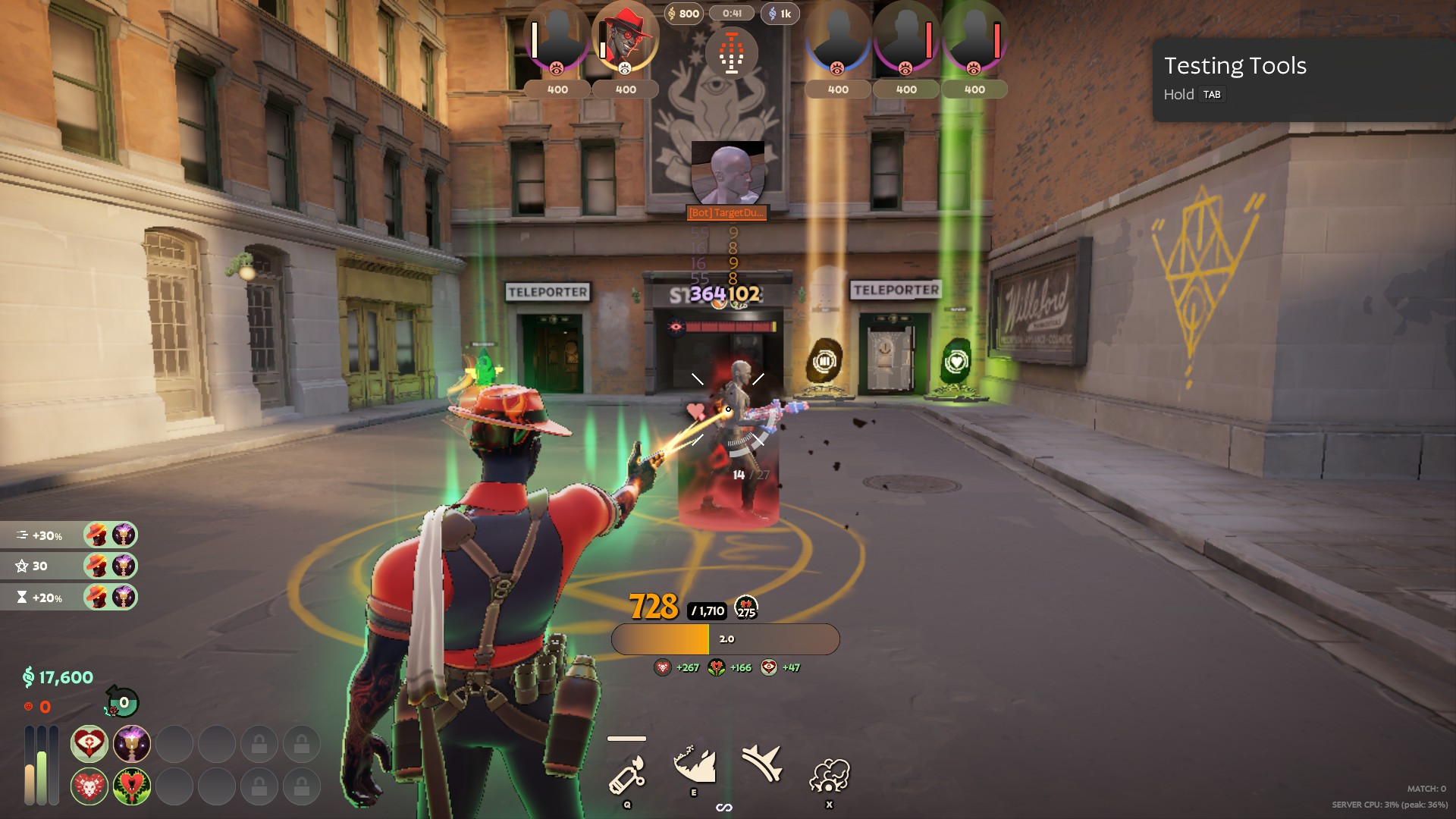Click the currency icon beside 17,600
This screenshot has width=1456, height=819.
tap(28, 677)
